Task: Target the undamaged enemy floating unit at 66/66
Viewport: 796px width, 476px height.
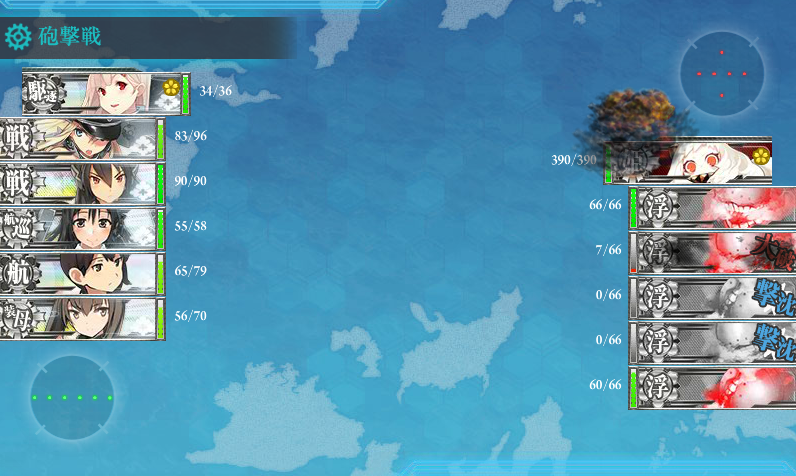Action: pyautogui.click(x=712, y=207)
